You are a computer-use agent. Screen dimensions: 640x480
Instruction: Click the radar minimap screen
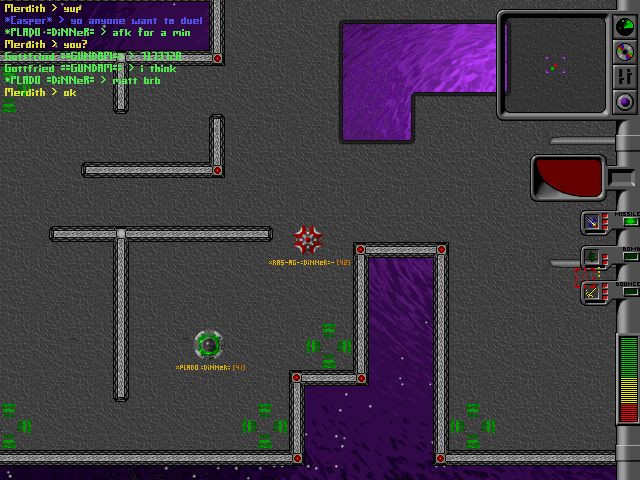point(554,64)
